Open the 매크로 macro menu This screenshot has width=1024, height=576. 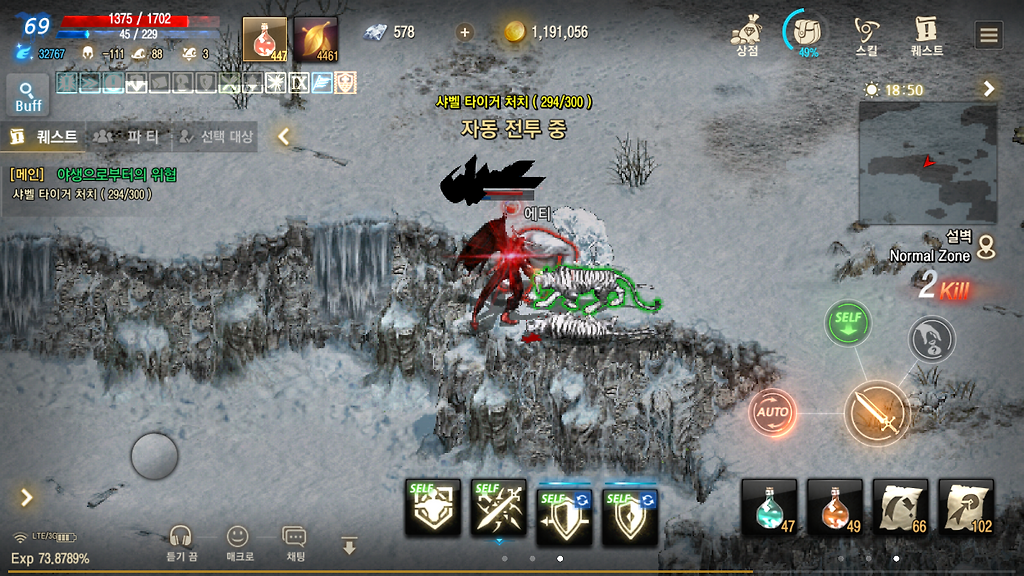pyautogui.click(x=238, y=543)
